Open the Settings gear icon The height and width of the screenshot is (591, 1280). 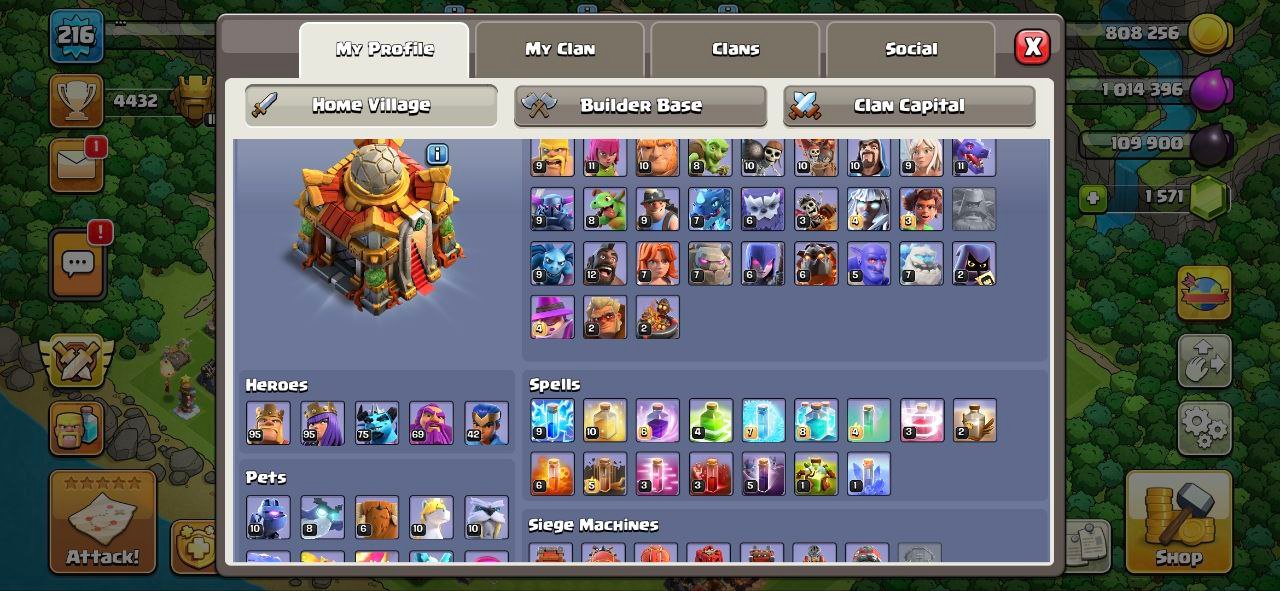1204,428
